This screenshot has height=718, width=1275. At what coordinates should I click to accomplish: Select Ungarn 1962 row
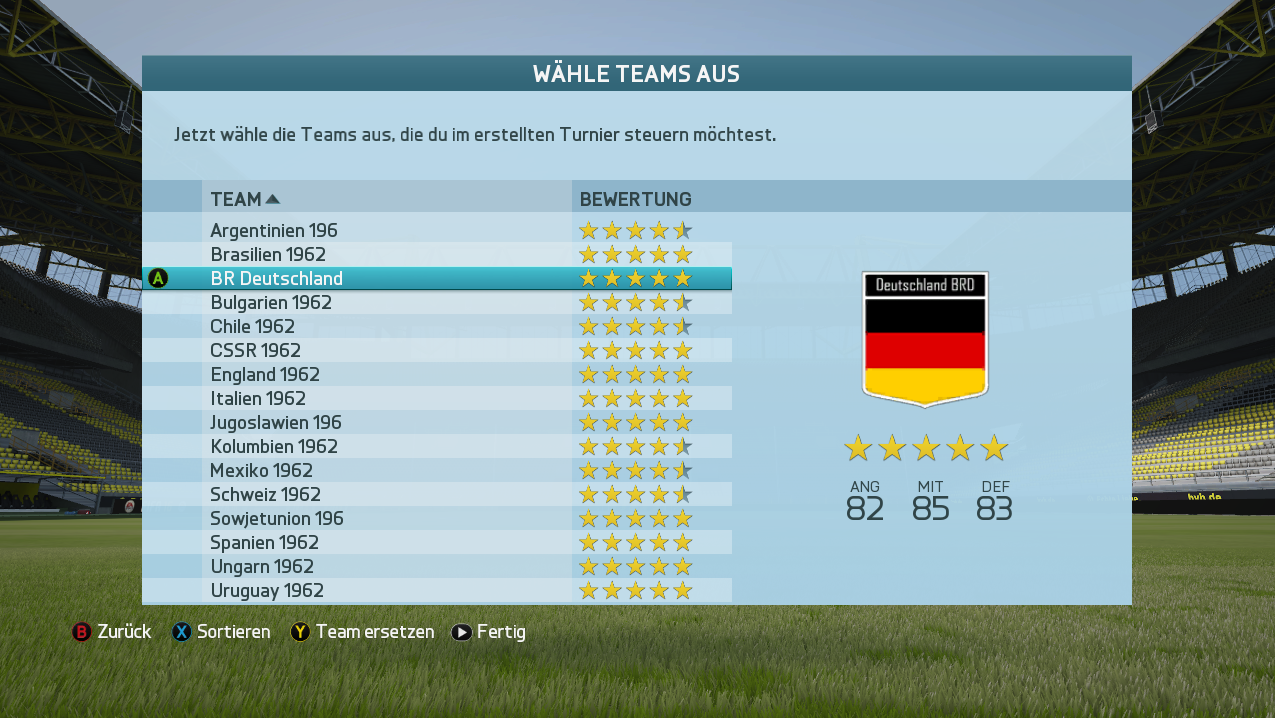[x=262, y=567]
